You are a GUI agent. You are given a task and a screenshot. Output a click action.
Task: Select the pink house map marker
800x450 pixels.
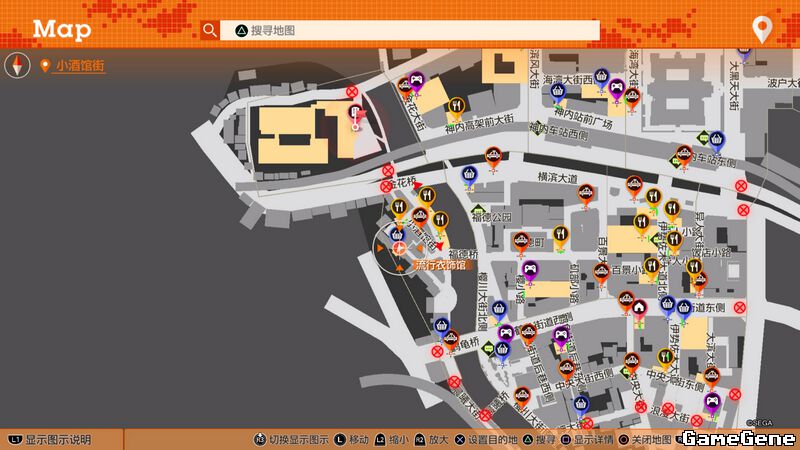(x=639, y=305)
